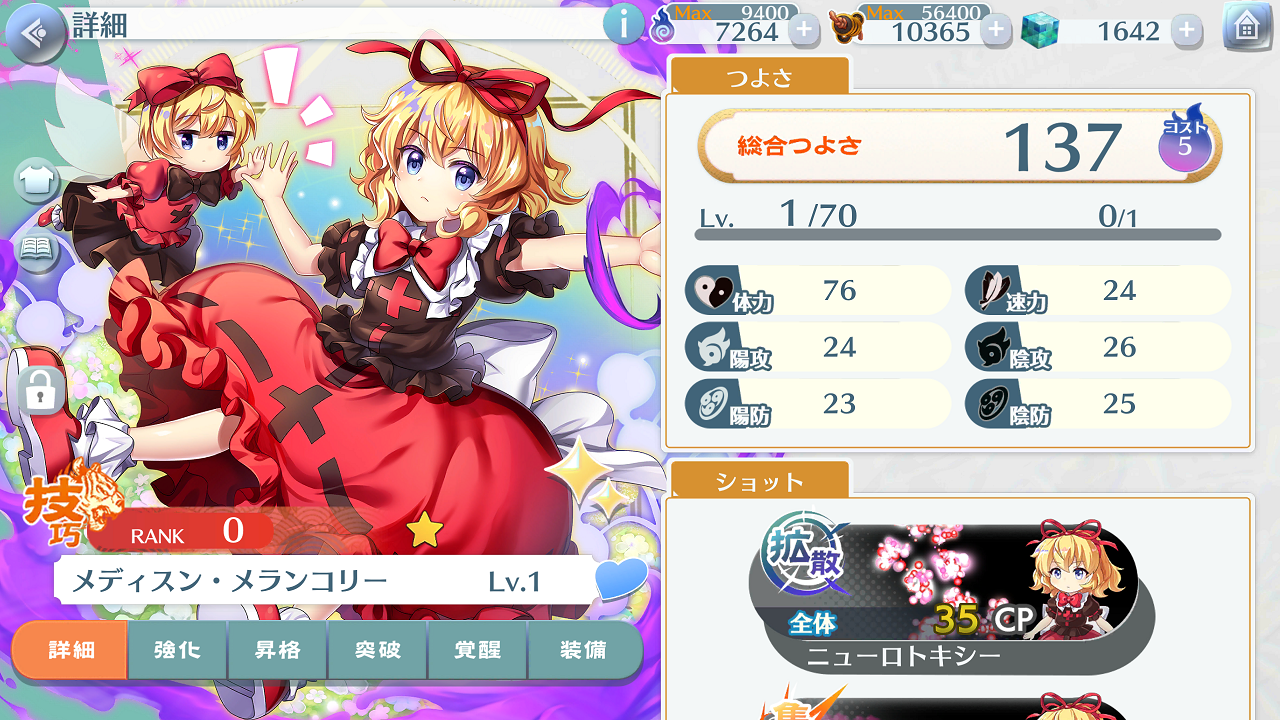Open the blue info icon
Image resolution: width=1280 pixels, height=720 pixels.
623,25
